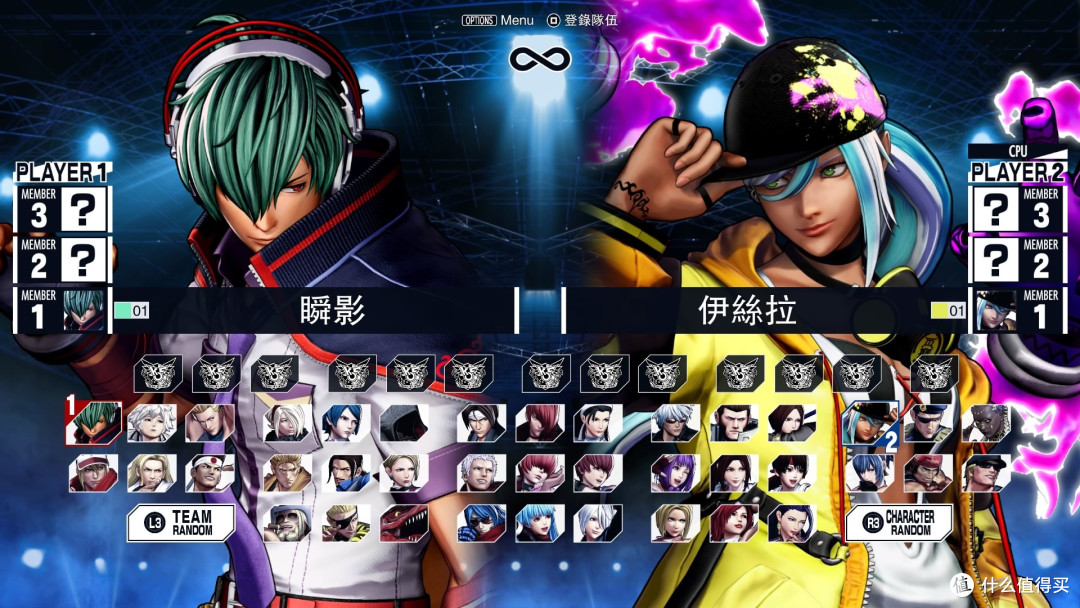Choose Isla's portrait marked with 2
The width and height of the screenshot is (1080, 608).
pyautogui.click(x=869, y=423)
